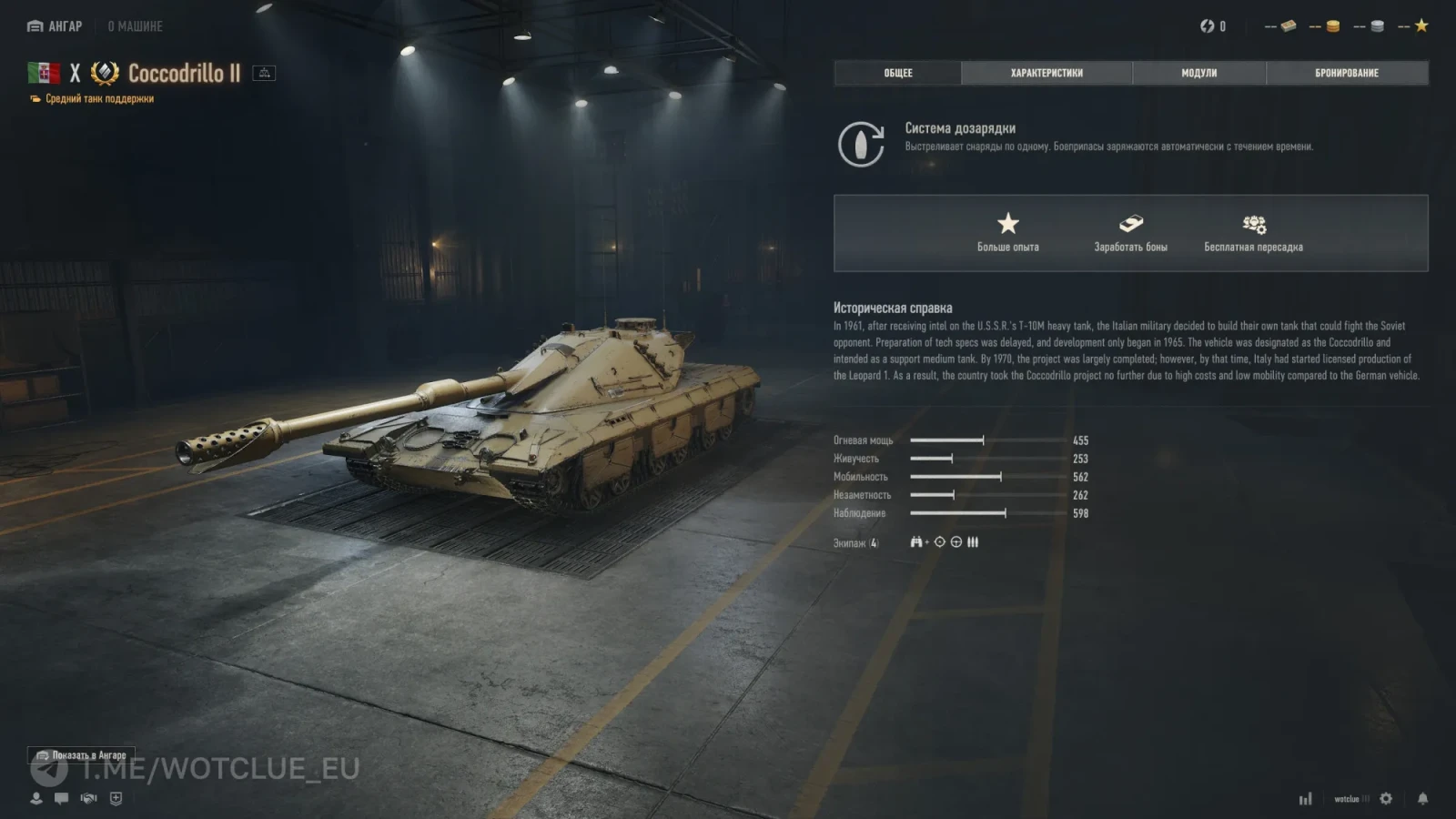Open the notifications bell
The width and height of the screenshot is (1456, 819).
1422,798
